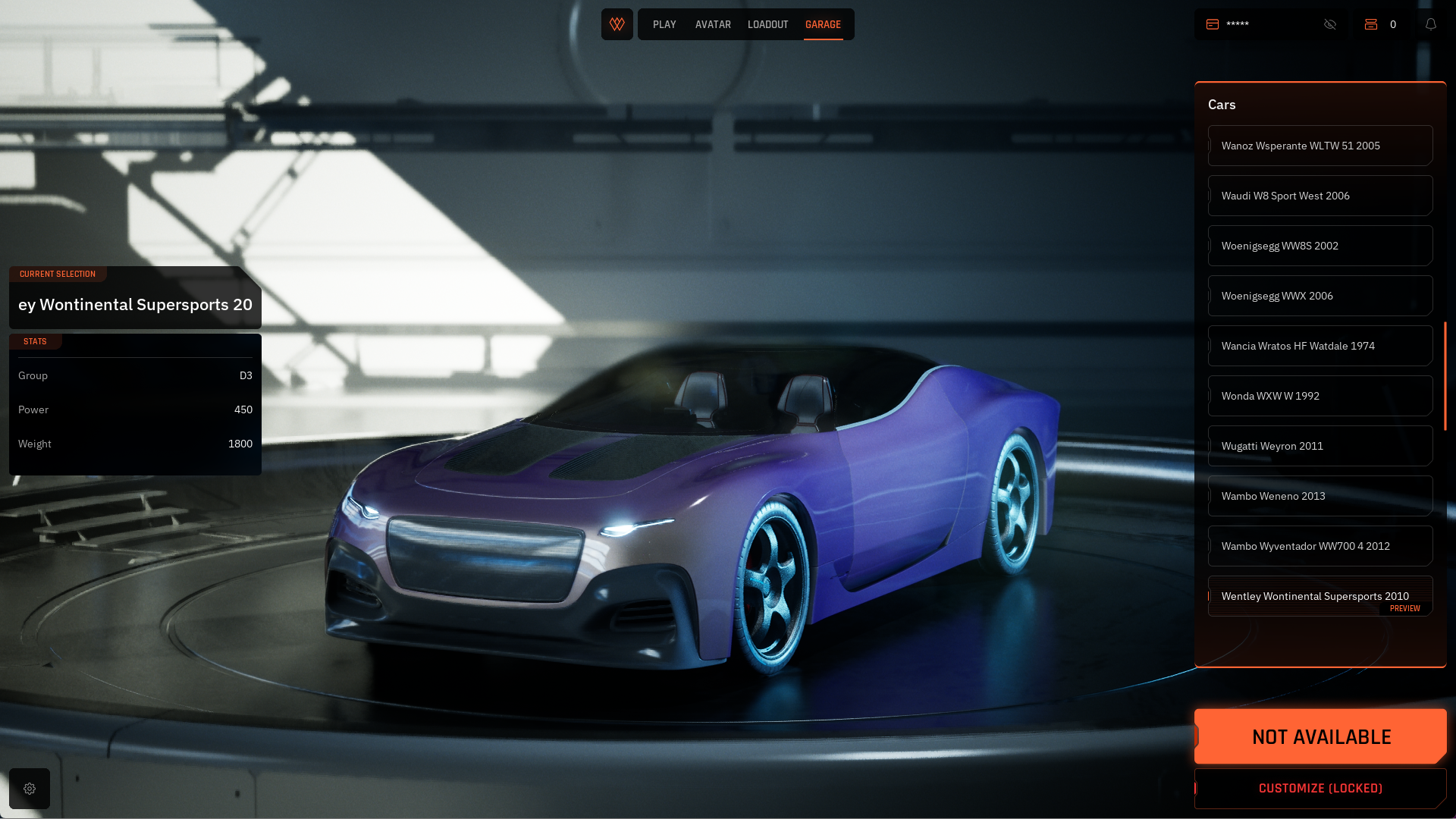
Task: Pick Wugatti Weyron 2011 in car list
Action: (1320, 446)
